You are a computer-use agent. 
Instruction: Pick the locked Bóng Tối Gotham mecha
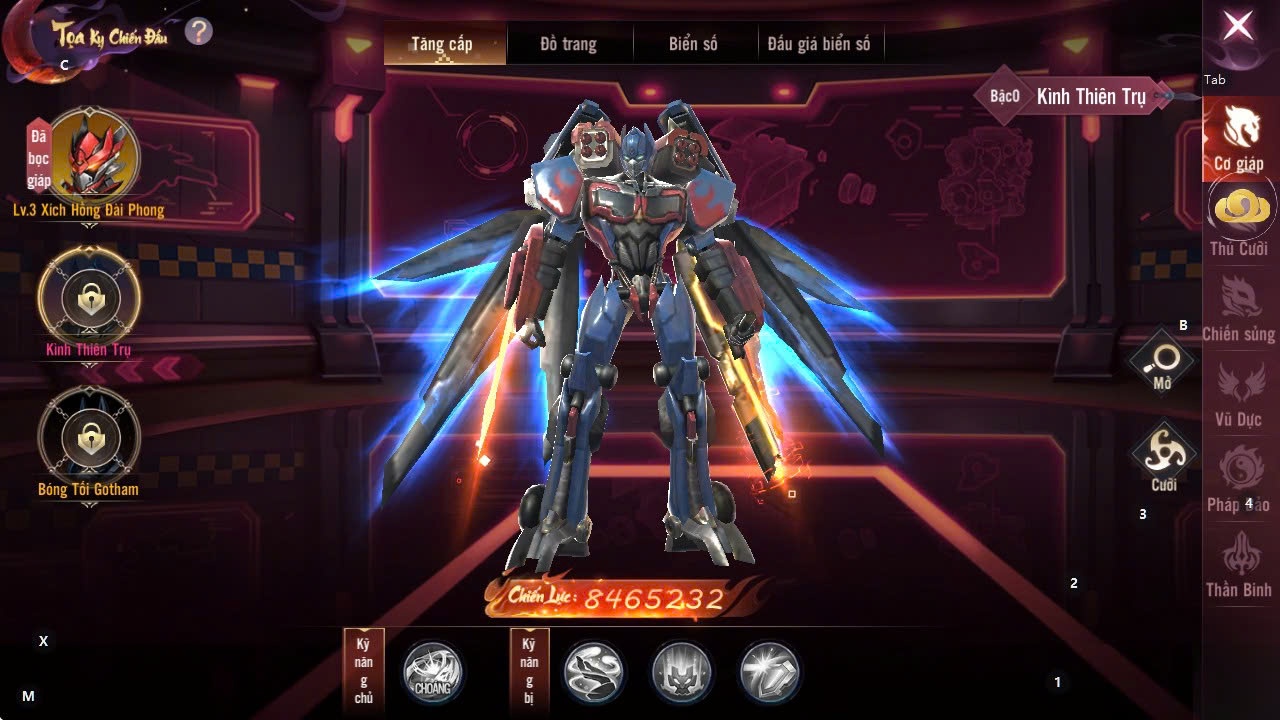89,437
